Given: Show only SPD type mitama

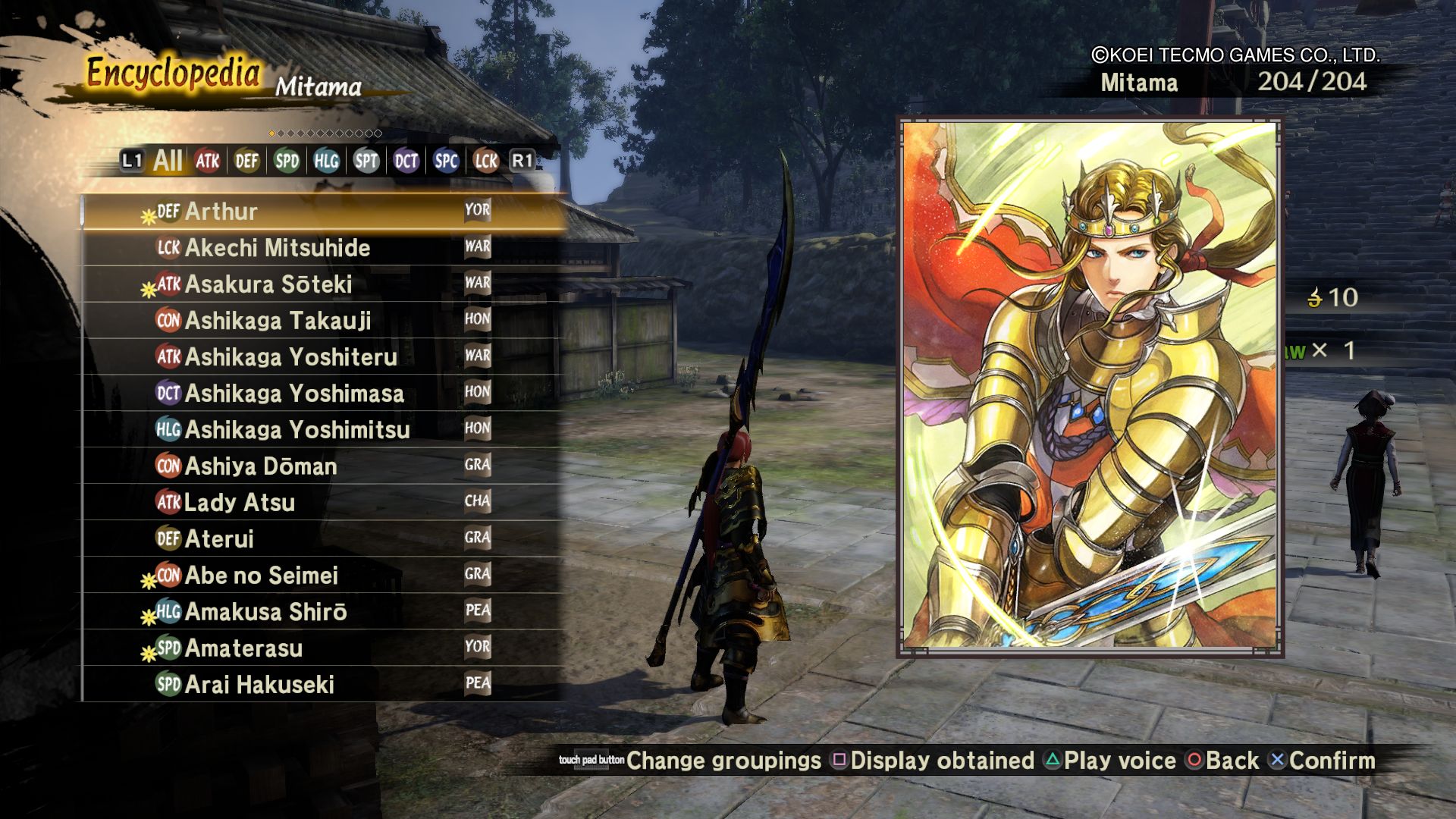Looking at the screenshot, I should pos(287,161).
